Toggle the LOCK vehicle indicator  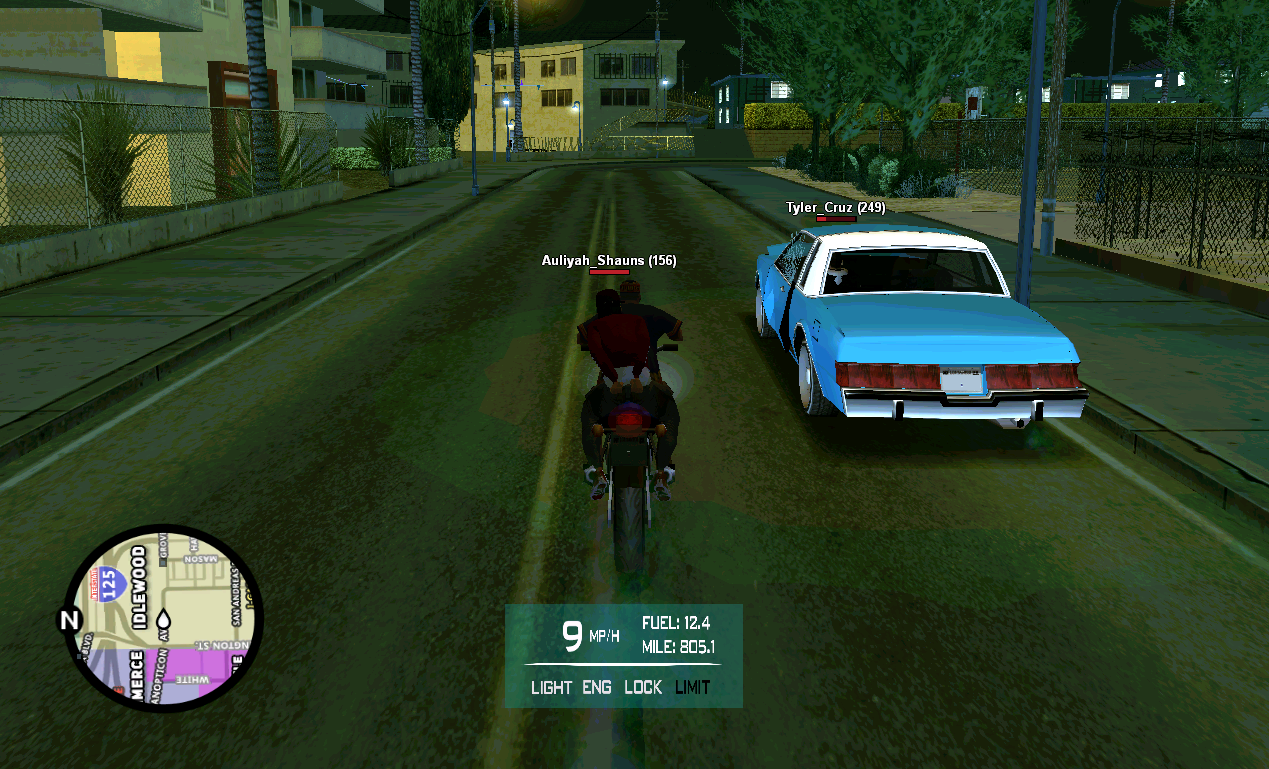coord(643,687)
